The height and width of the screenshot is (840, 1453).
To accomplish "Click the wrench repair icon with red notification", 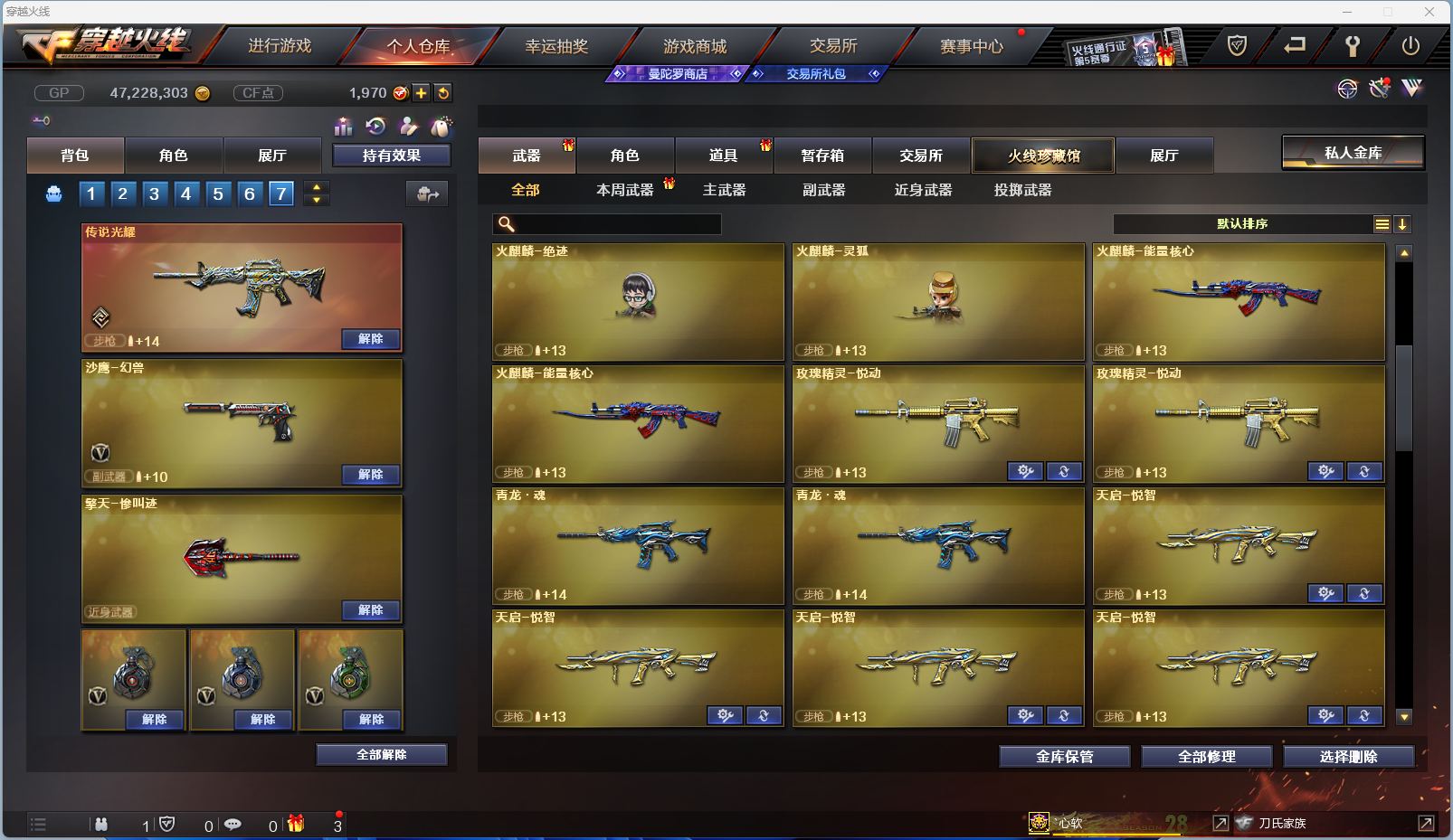I will (x=1379, y=88).
